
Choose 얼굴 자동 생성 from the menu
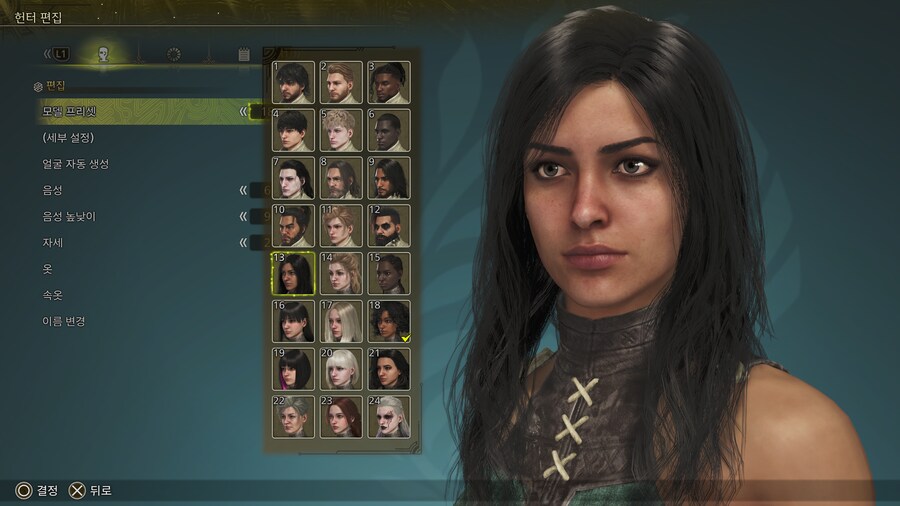pos(76,164)
